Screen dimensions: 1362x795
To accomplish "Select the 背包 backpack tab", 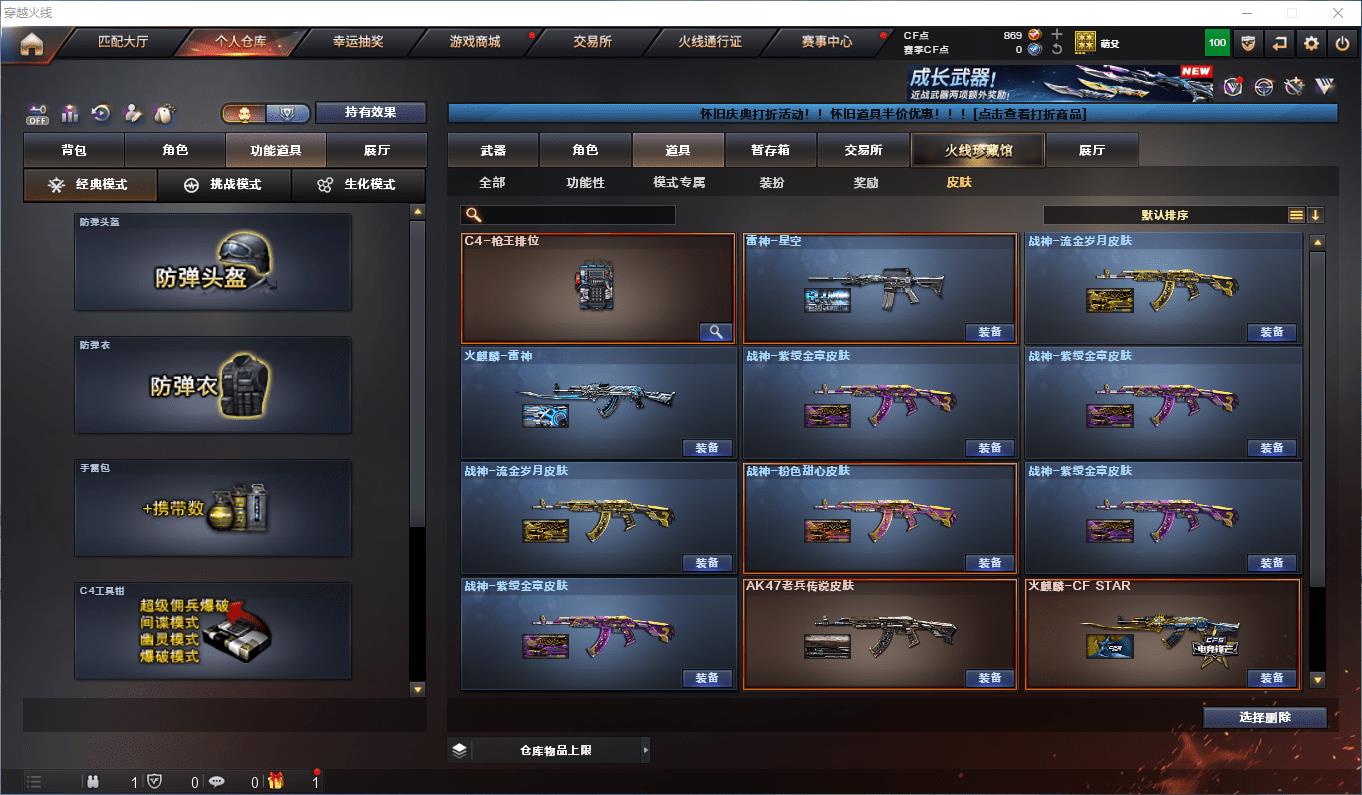I will click(74, 150).
